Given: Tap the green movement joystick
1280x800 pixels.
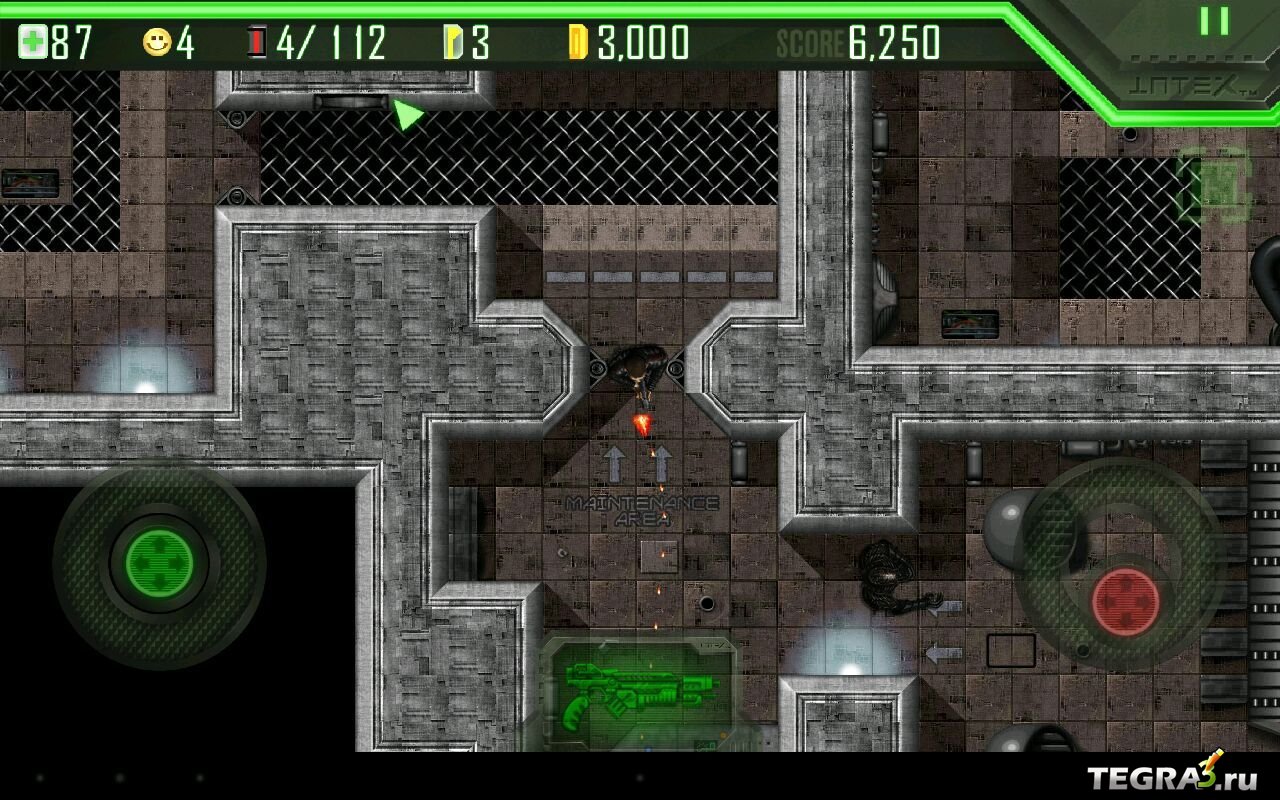Looking at the screenshot, I should [159, 561].
